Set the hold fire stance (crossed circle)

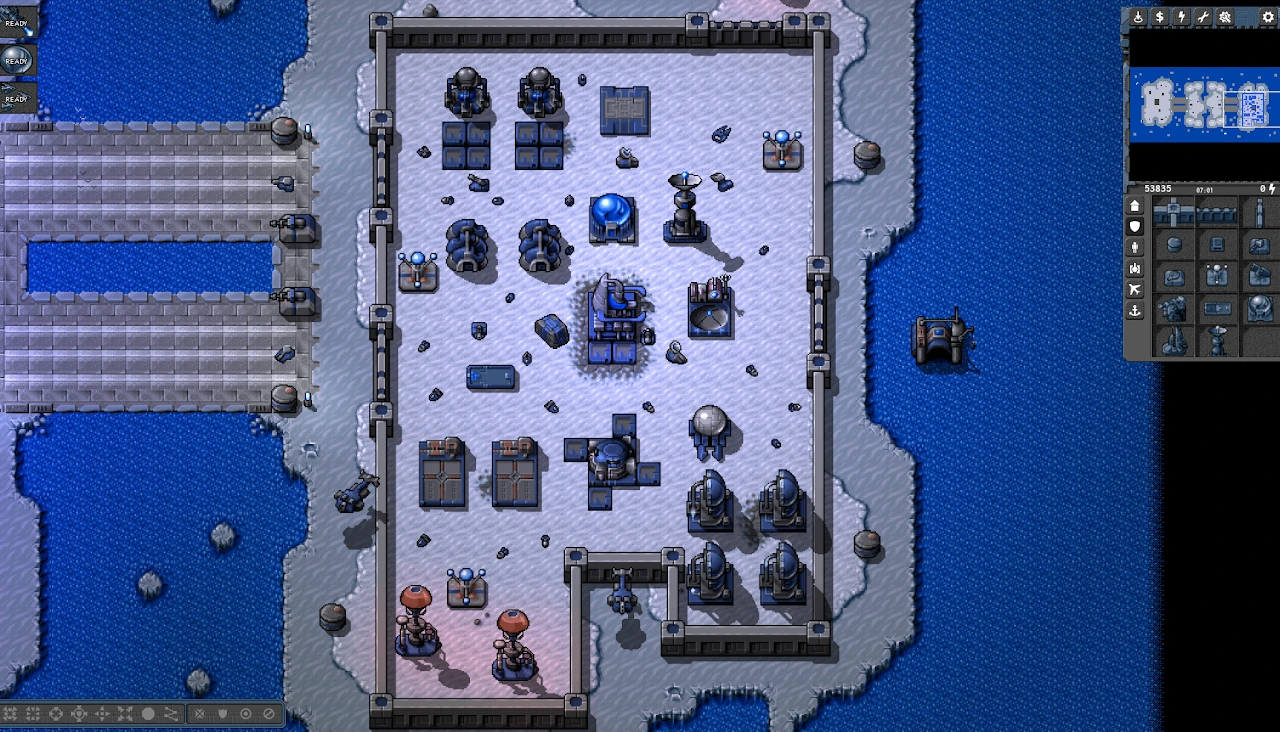(x=268, y=714)
